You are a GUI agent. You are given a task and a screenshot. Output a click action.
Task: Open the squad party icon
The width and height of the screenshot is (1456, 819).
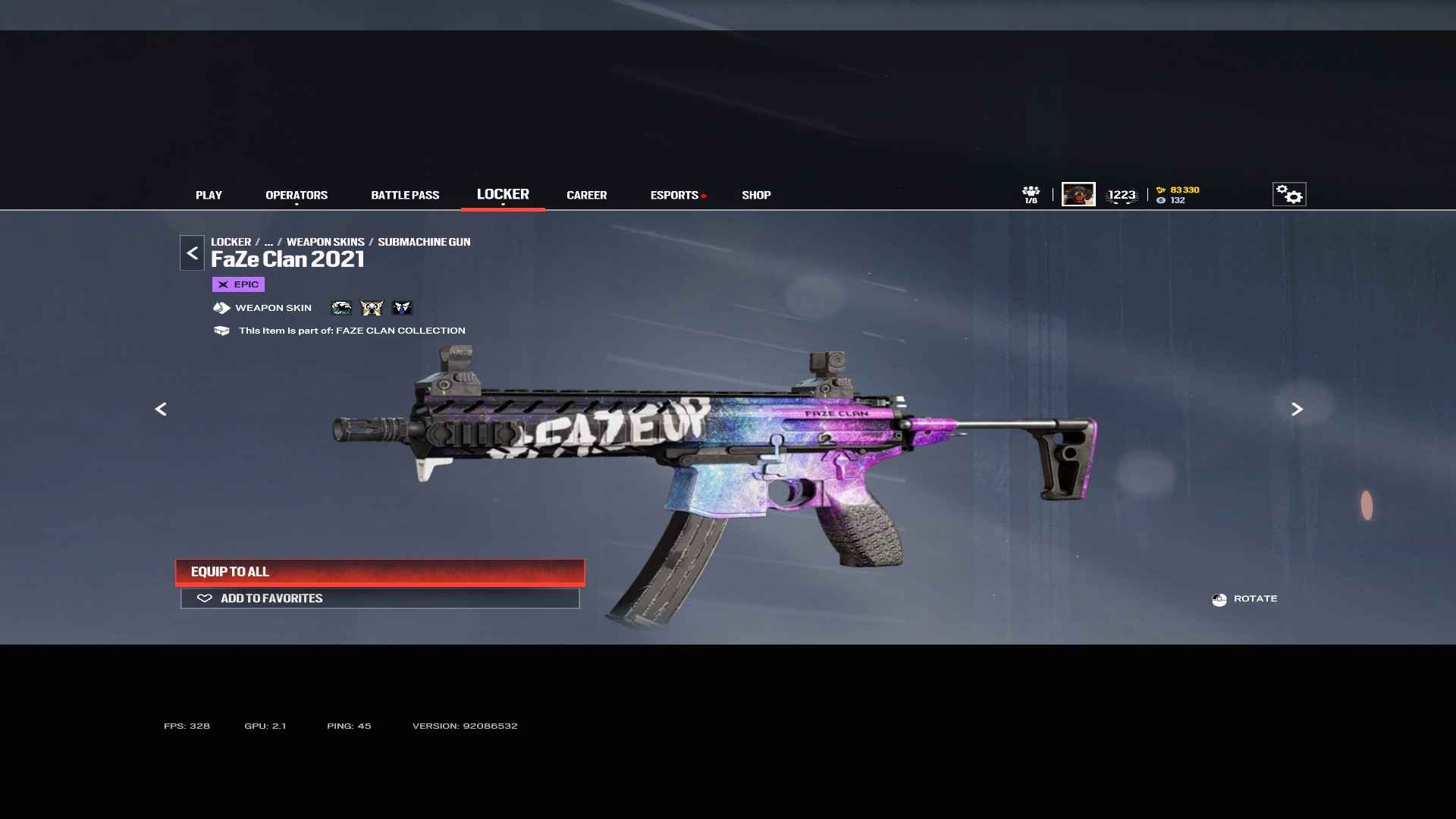pyautogui.click(x=1031, y=194)
